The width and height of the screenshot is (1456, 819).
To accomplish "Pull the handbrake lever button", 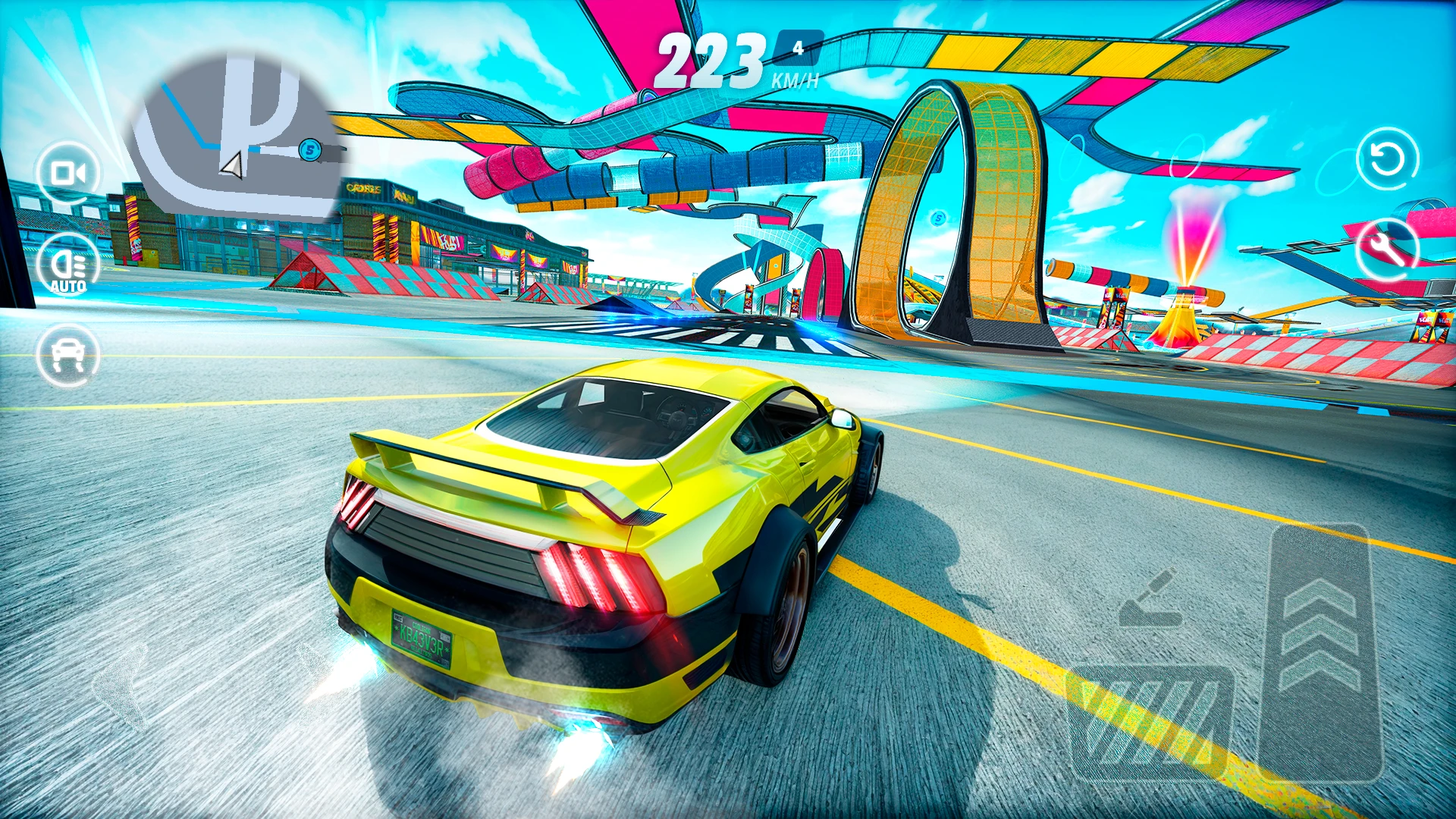I will (x=1150, y=600).
